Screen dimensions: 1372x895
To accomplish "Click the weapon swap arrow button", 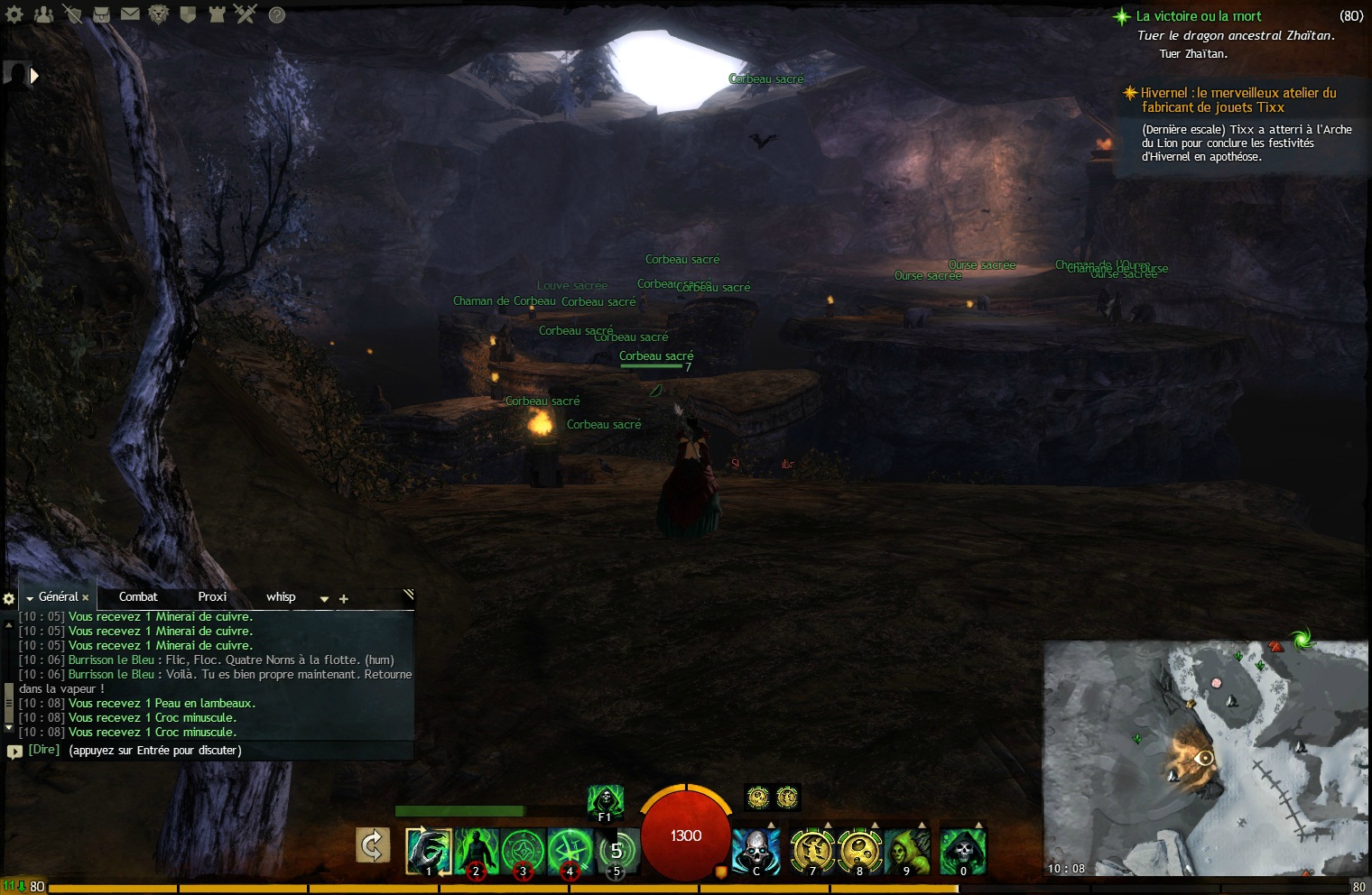I will (372, 846).
